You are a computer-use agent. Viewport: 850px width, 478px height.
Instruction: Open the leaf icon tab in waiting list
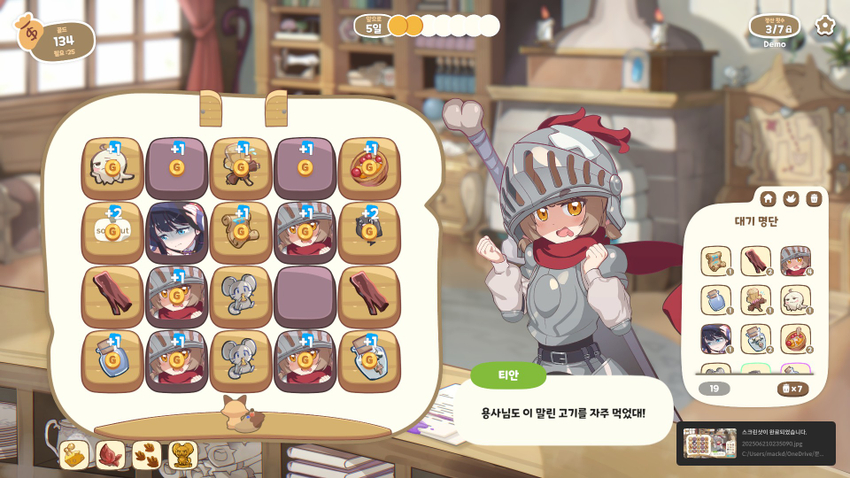point(791,199)
